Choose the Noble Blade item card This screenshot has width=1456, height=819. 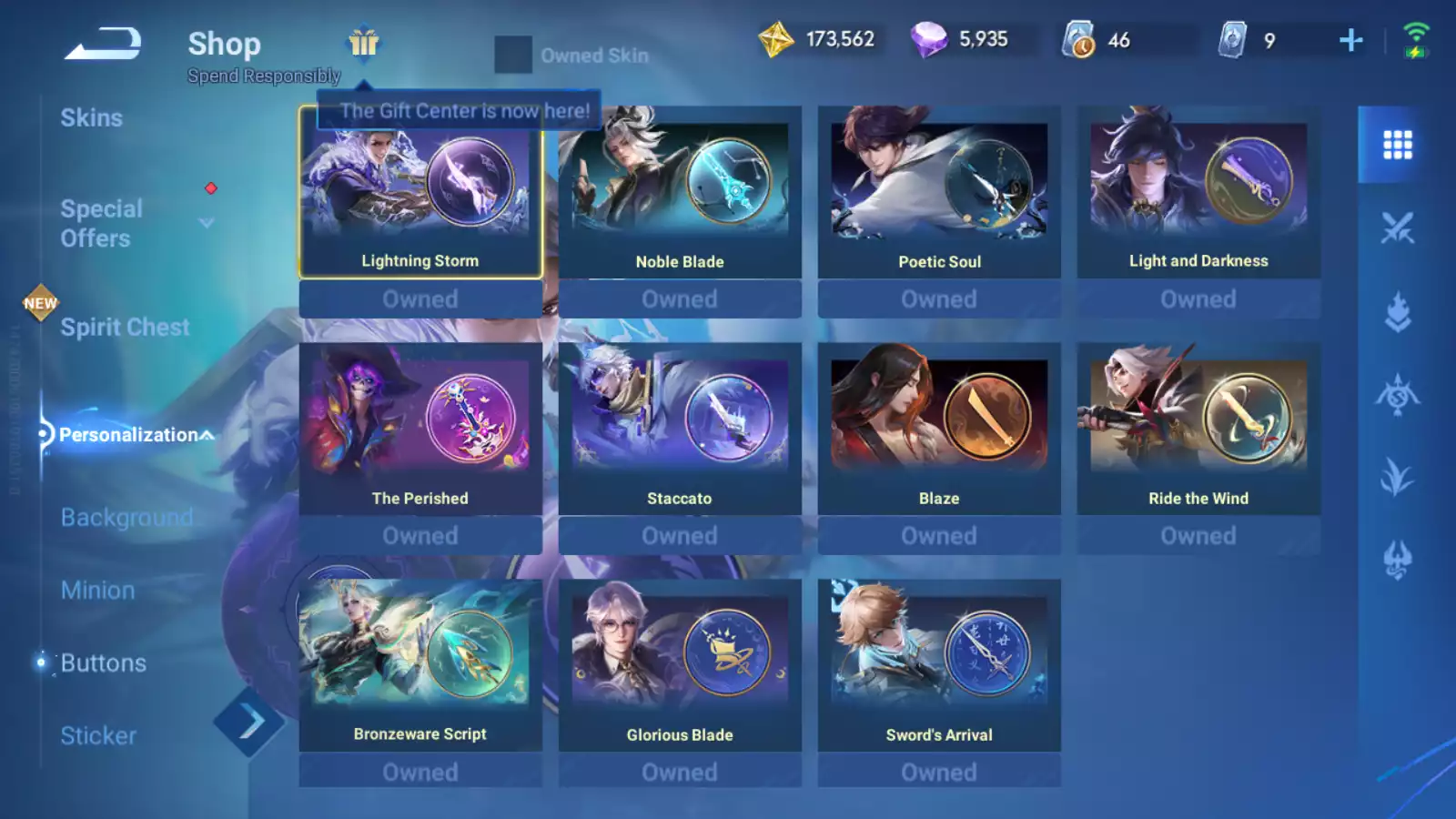coord(680,193)
